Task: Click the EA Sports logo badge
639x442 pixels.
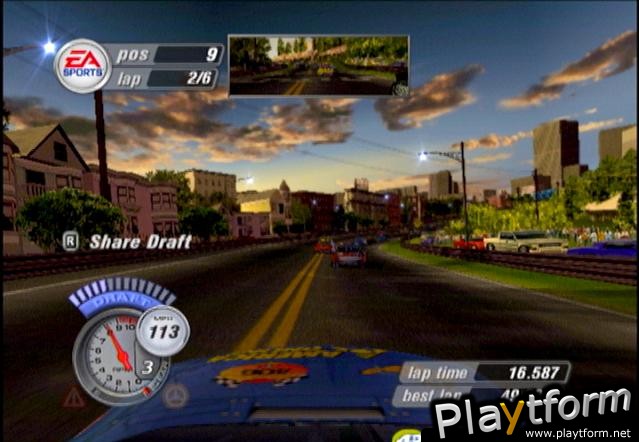Action: (x=81, y=65)
